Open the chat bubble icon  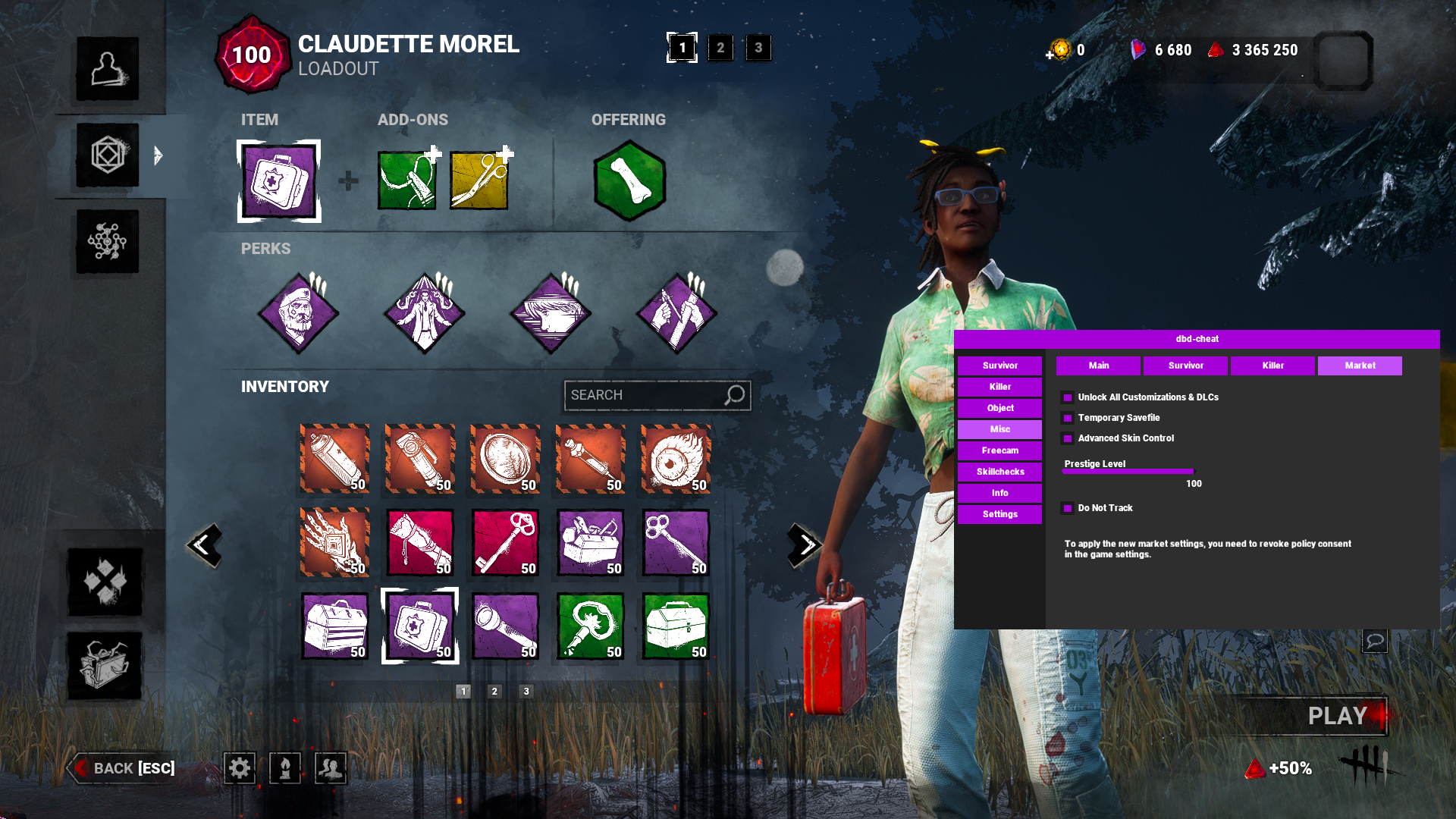click(1374, 641)
